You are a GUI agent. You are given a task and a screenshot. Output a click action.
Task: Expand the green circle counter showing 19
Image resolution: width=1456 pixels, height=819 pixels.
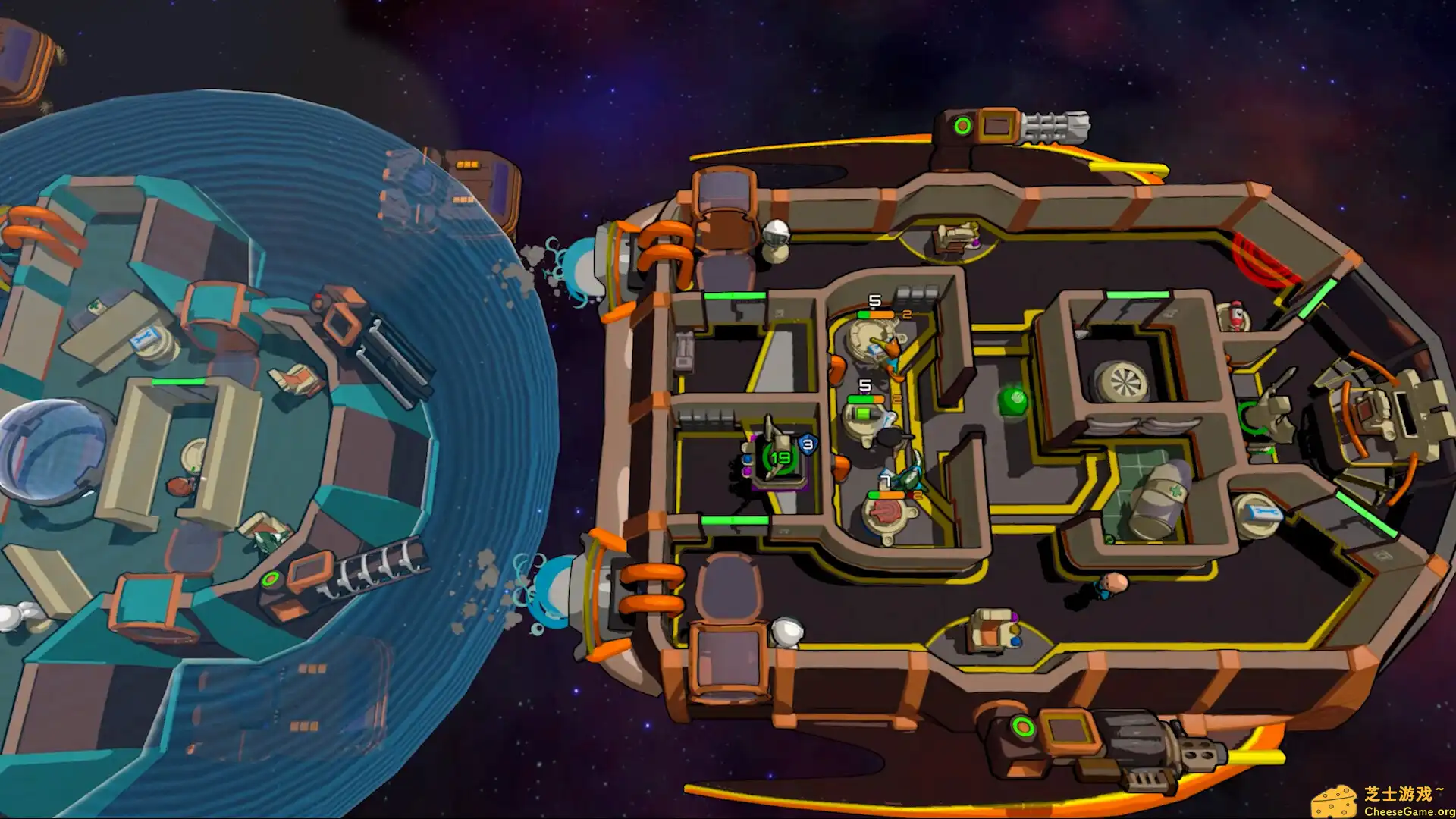click(x=780, y=458)
